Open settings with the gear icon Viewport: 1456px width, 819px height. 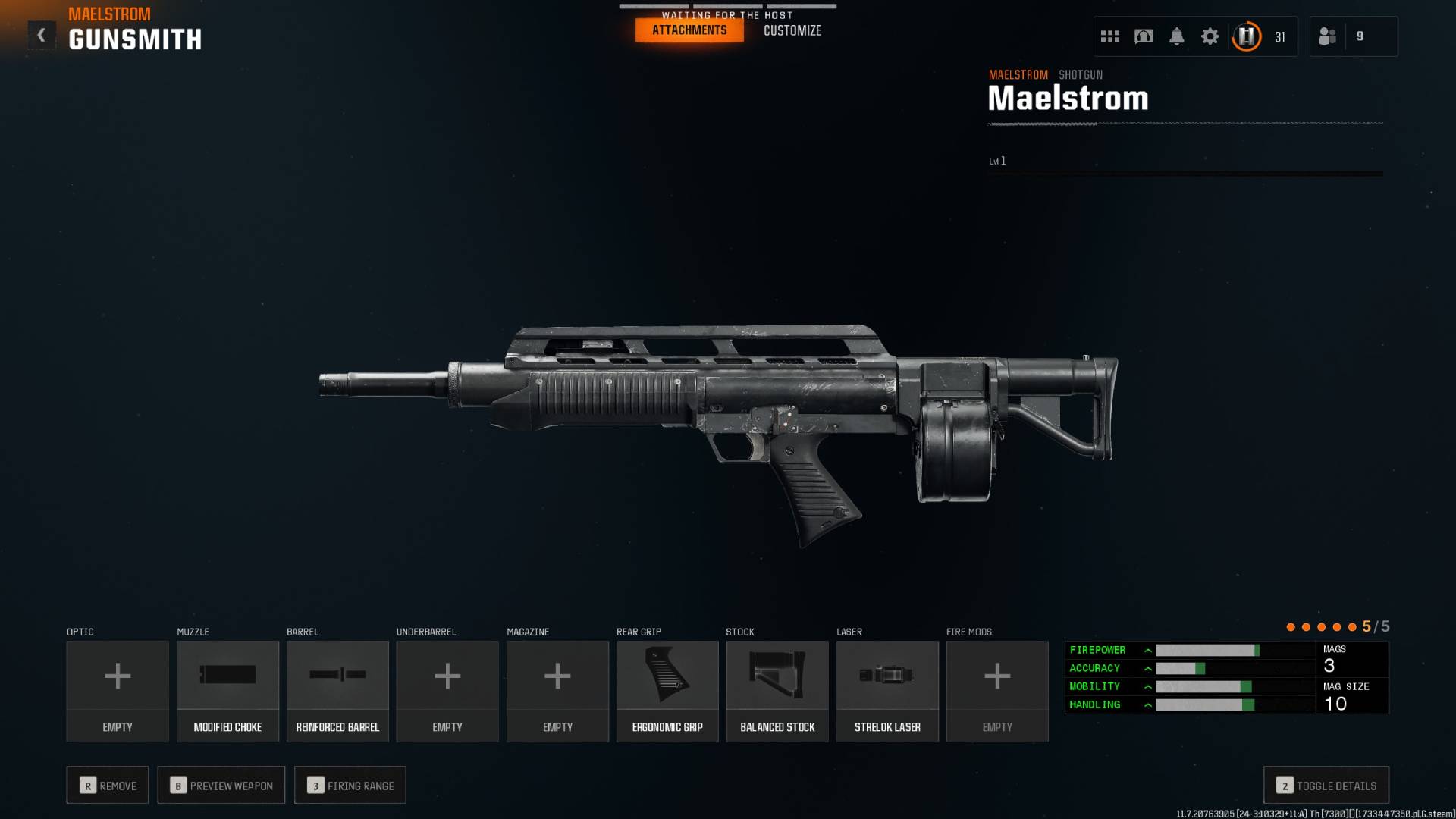(x=1211, y=36)
